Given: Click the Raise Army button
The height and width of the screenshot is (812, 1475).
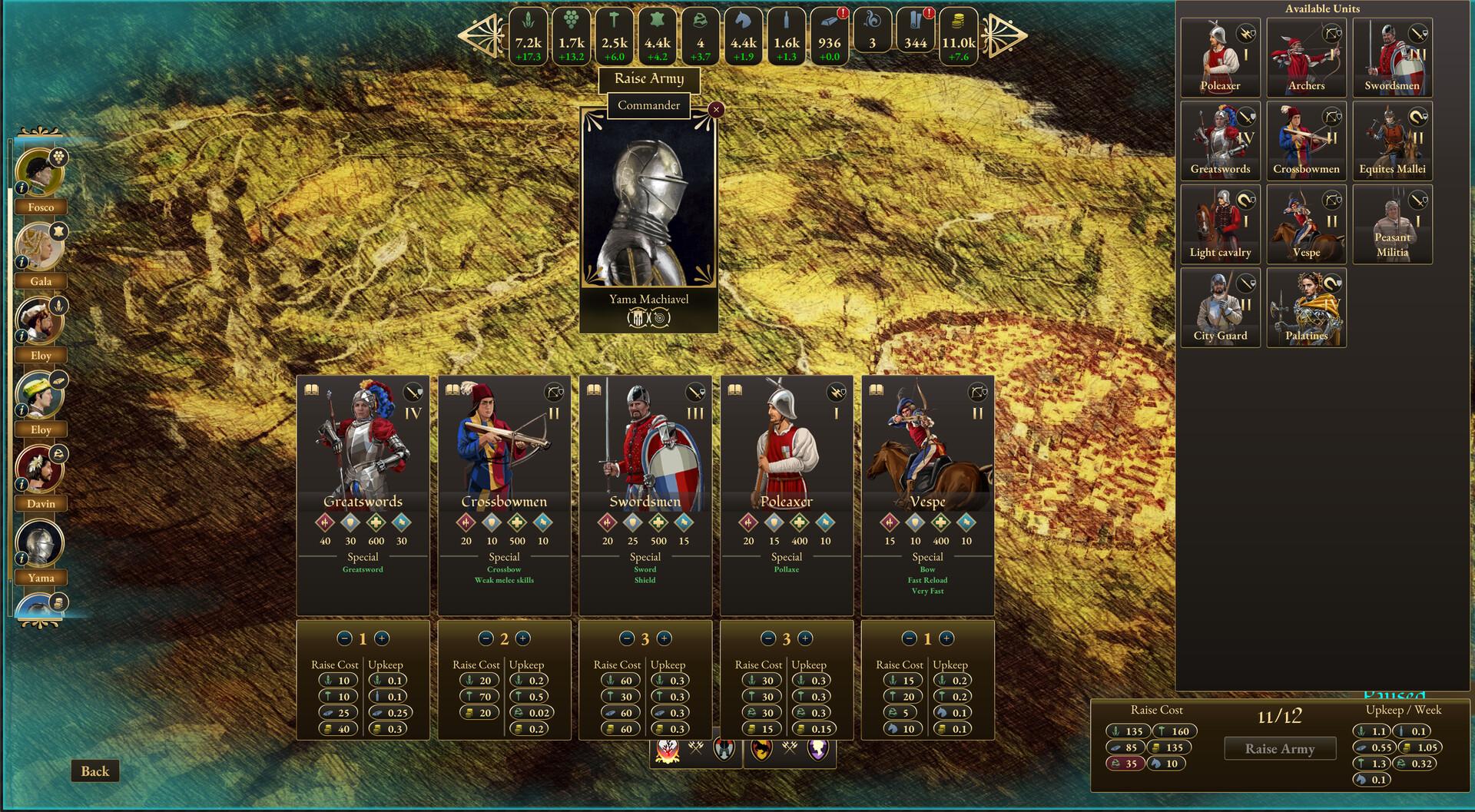Looking at the screenshot, I should tap(1280, 748).
